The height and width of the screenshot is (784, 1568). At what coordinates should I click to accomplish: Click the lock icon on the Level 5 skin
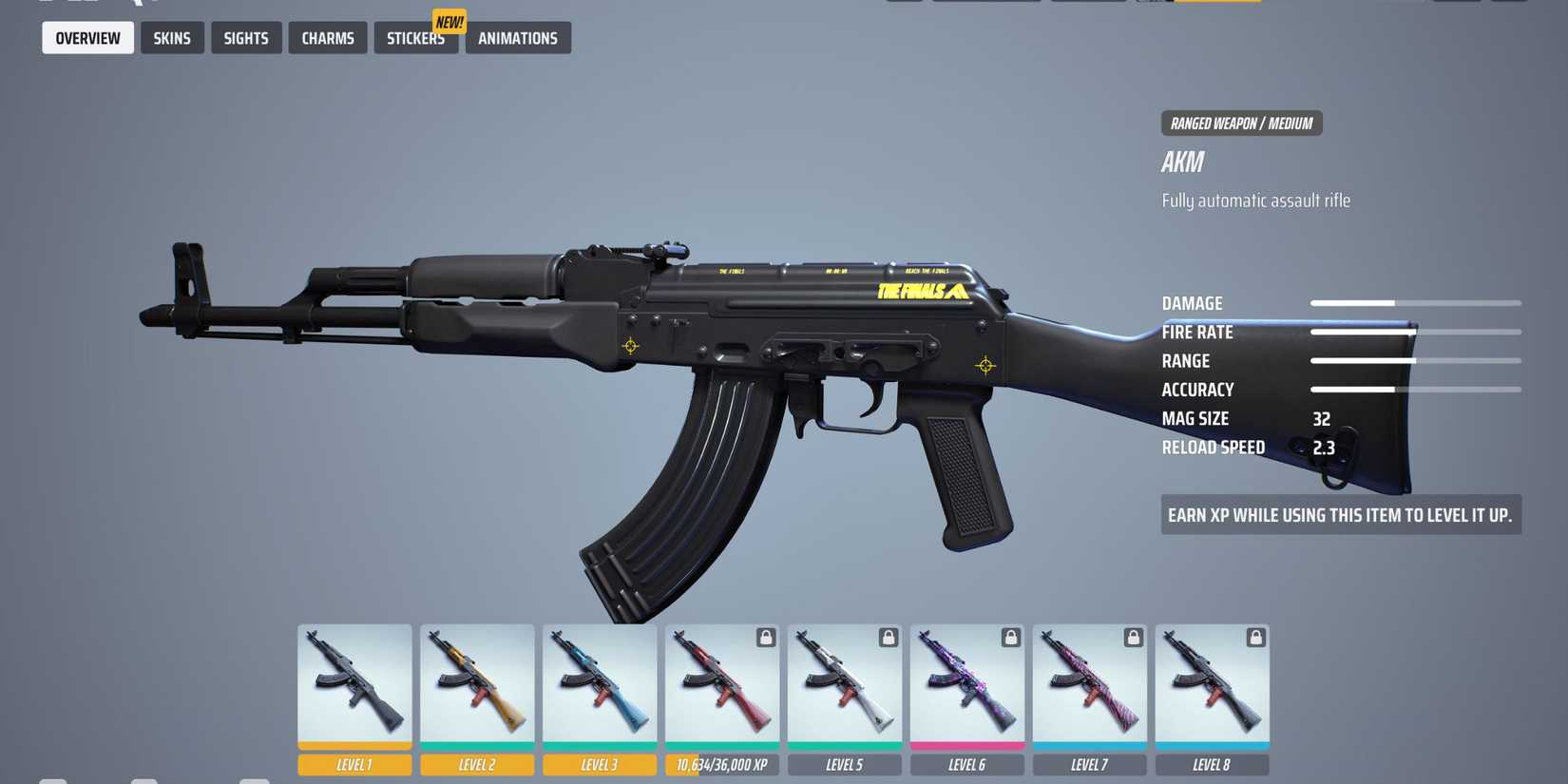coord(889,638)
